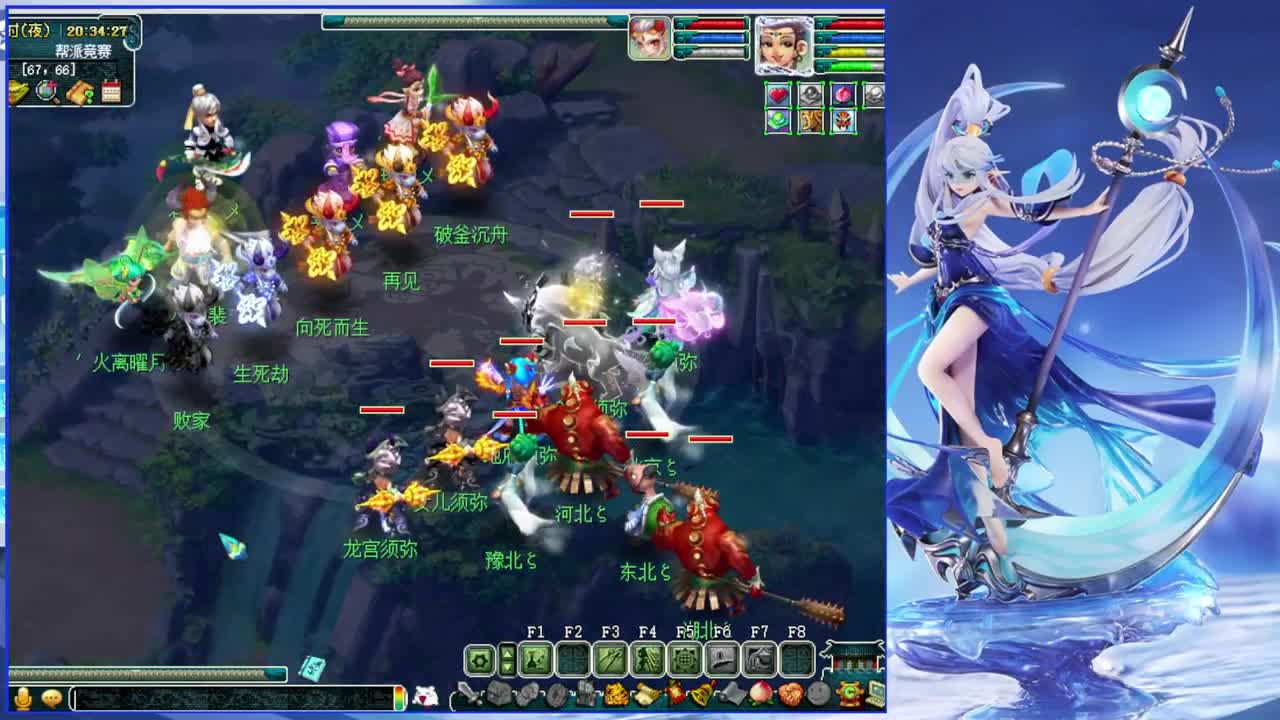The image size is (1280, 720).
Task: Click the scroll icon in the bottom toolbar
Action: tap(648, 694)
